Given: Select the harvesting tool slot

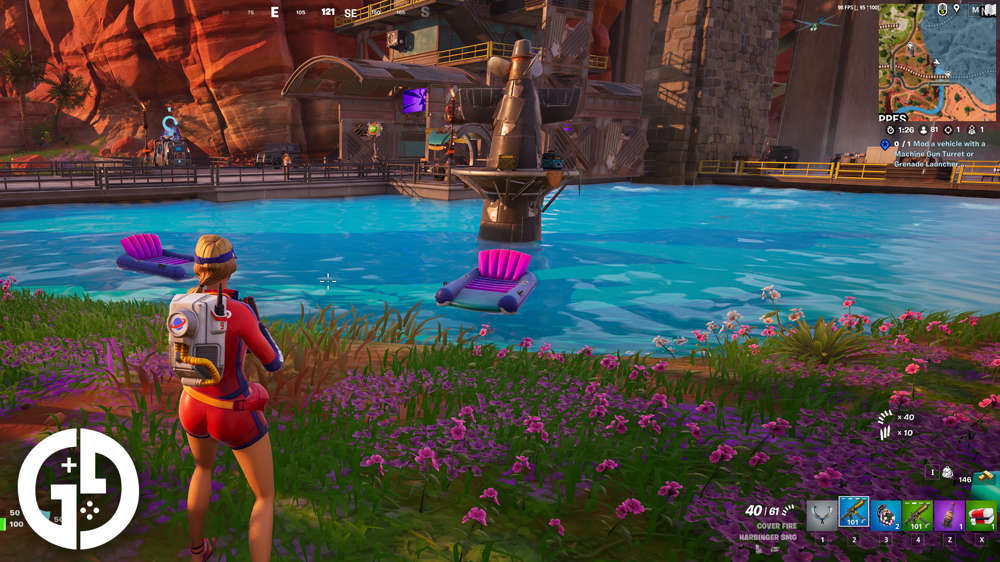Looking at the screenshot, I should [x=822, y=516].
